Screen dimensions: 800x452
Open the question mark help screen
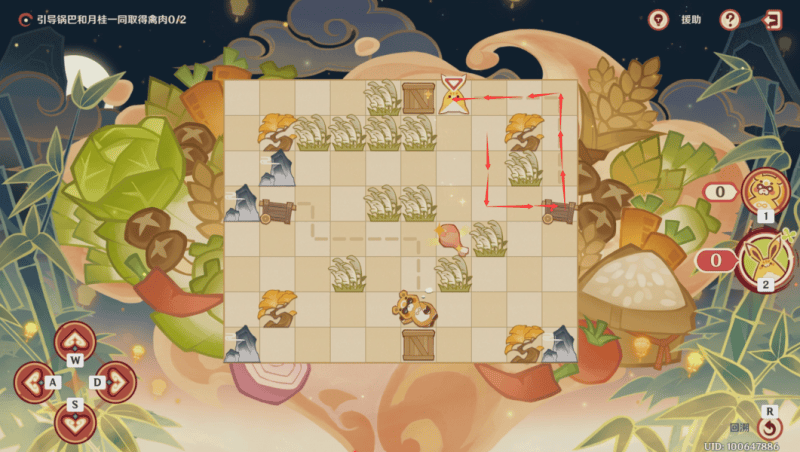click(x=730, y=19)
